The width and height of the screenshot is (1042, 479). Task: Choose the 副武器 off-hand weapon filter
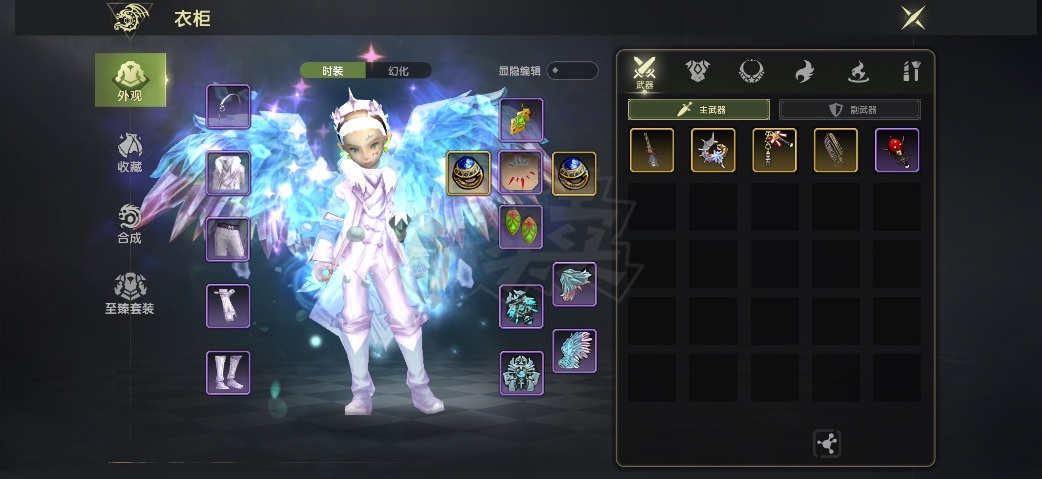pyautogui.click(x=849, y=109)
